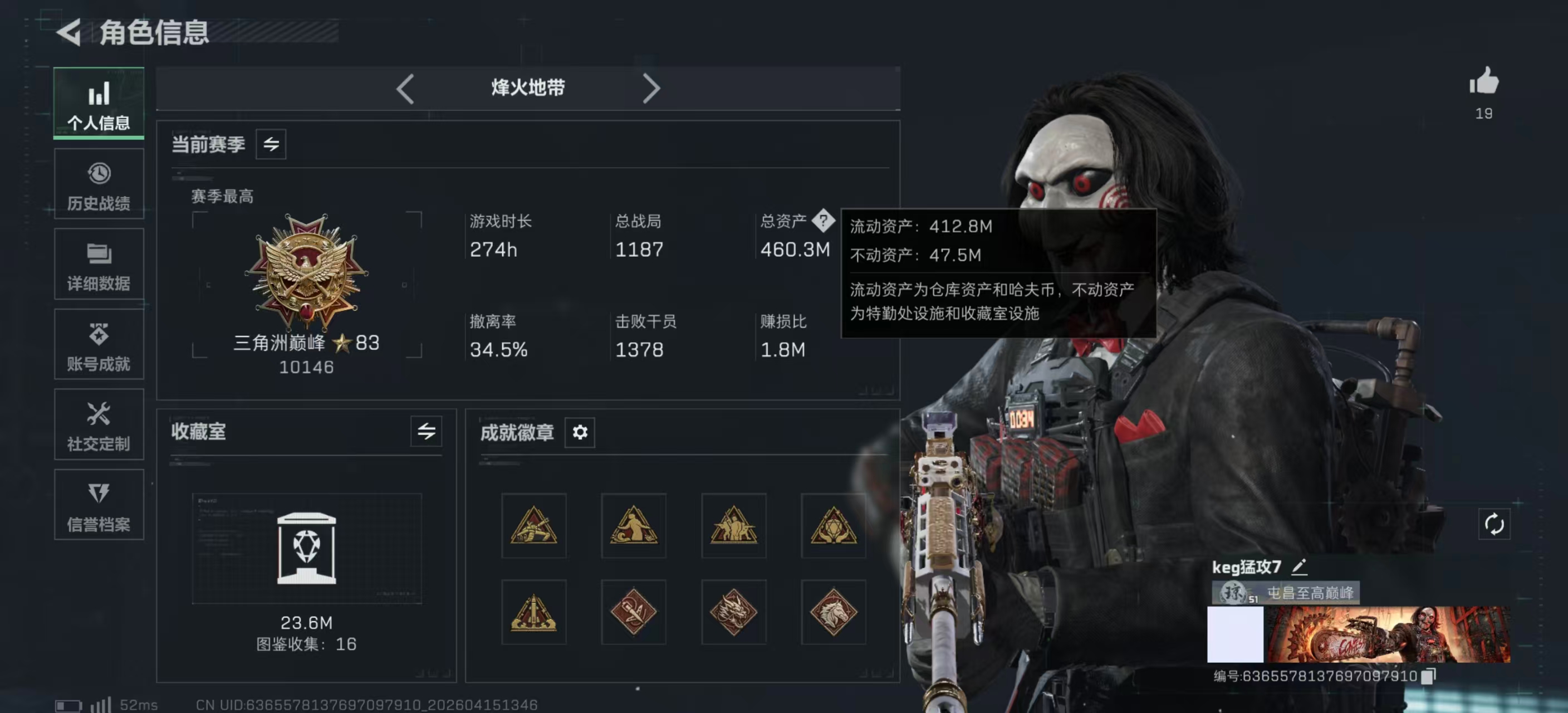Switch to the previous game mode arrow
Image resolution: width=1568 pixels, height=713 pixels.
[x=405, y=89]
